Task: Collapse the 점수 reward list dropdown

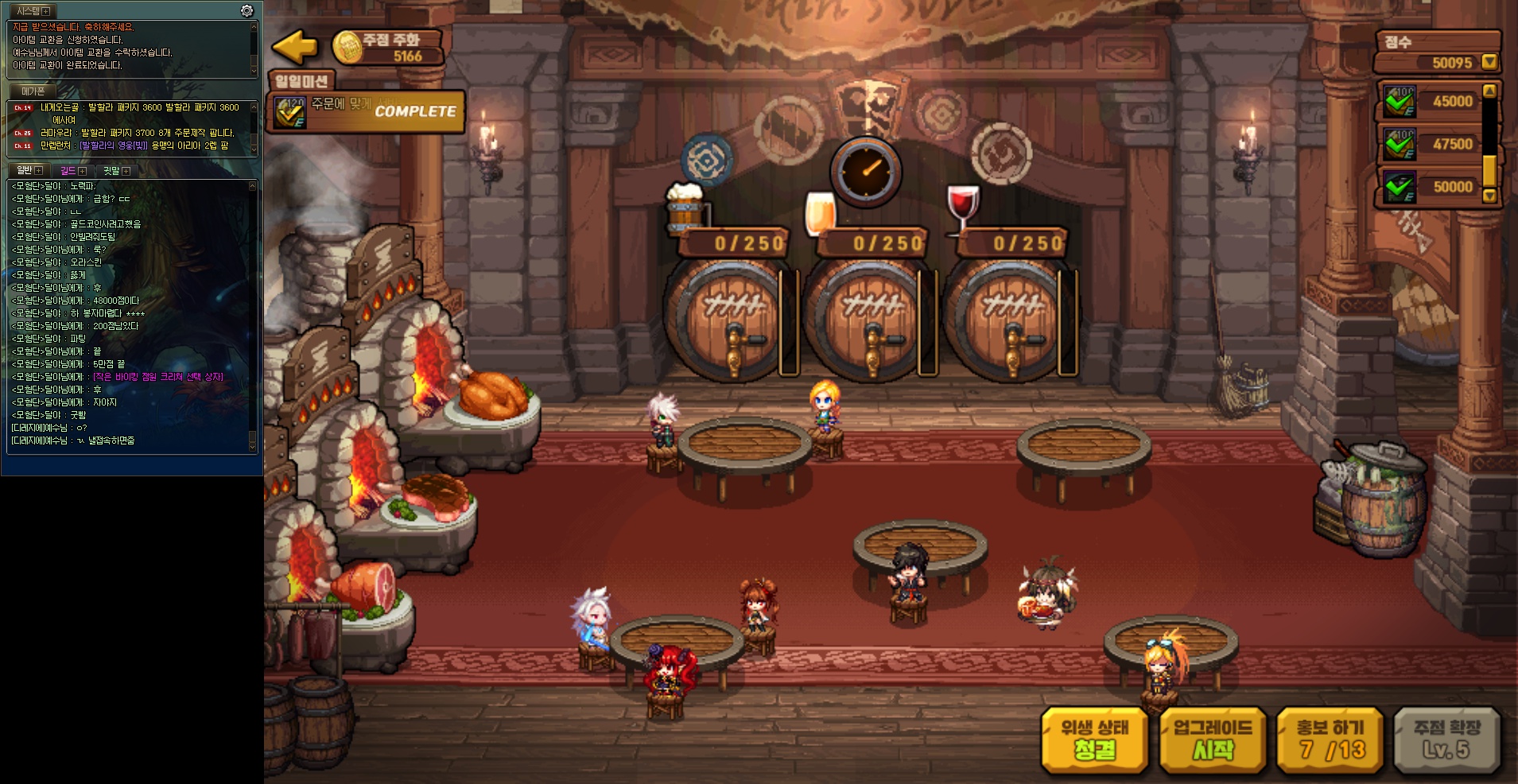Action: (x=1489, y=62)
